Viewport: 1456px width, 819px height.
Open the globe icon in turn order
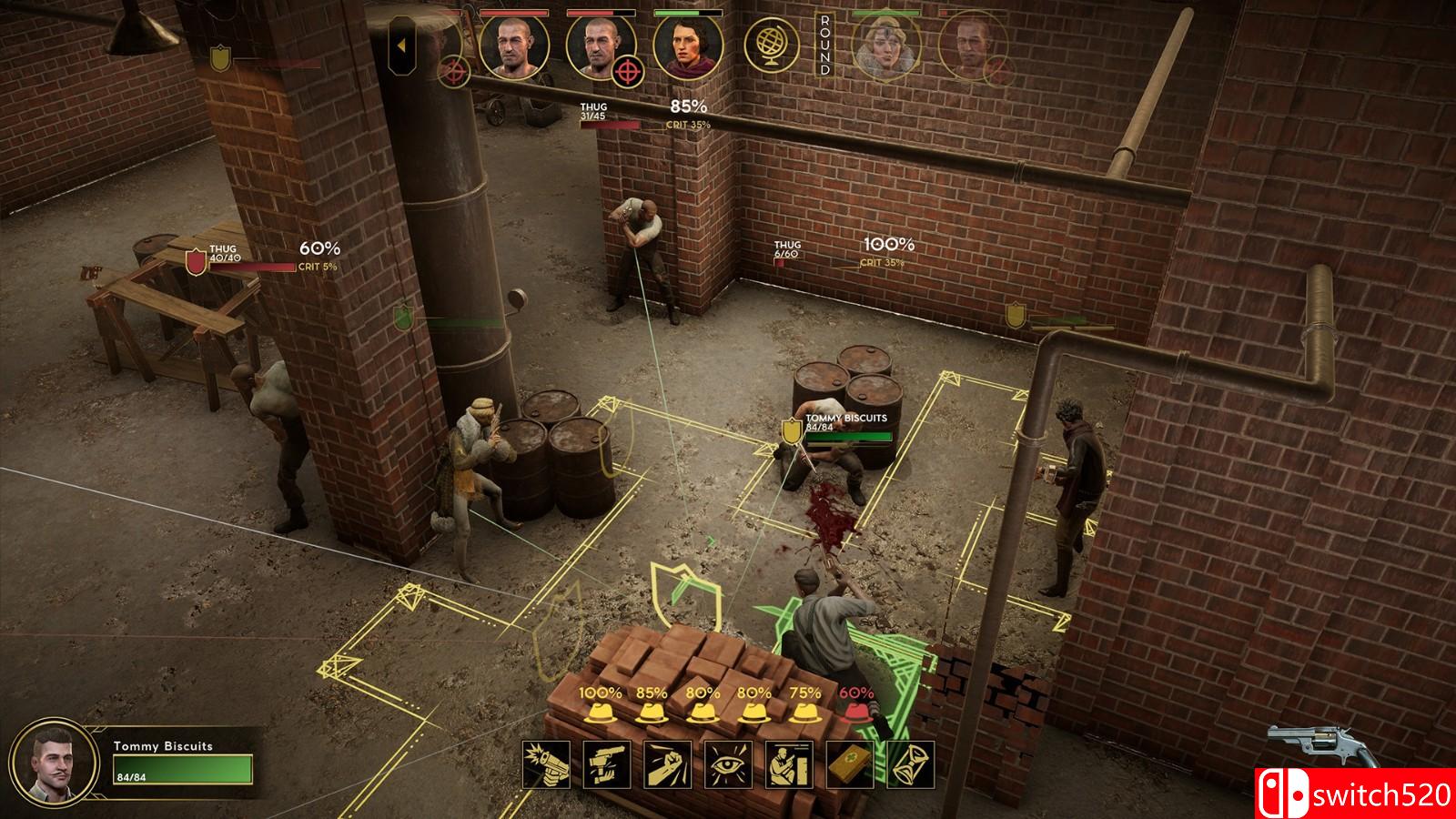(x=772, y=45)
